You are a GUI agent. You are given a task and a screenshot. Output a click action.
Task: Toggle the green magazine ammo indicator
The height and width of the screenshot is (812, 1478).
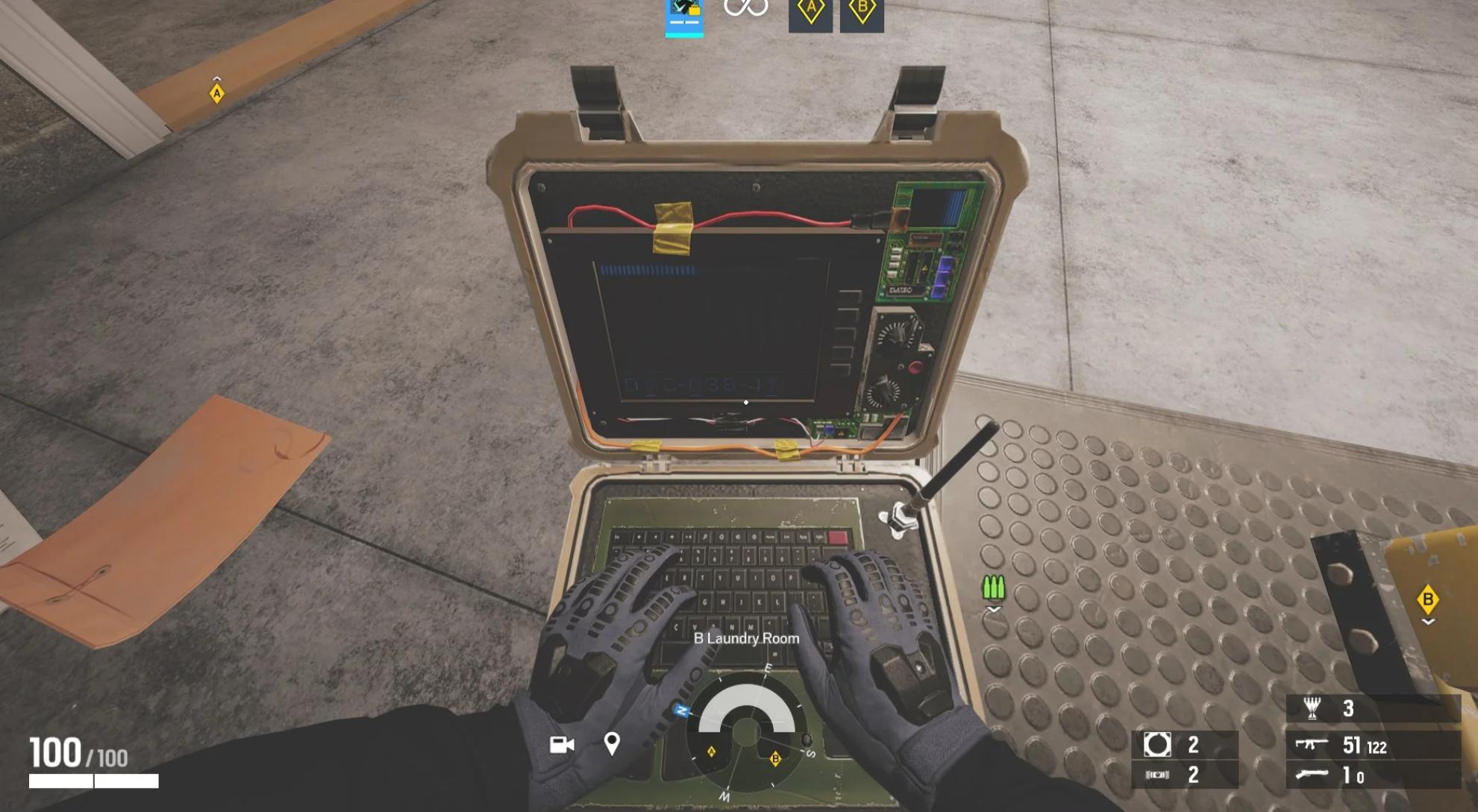tap(994, 588)
